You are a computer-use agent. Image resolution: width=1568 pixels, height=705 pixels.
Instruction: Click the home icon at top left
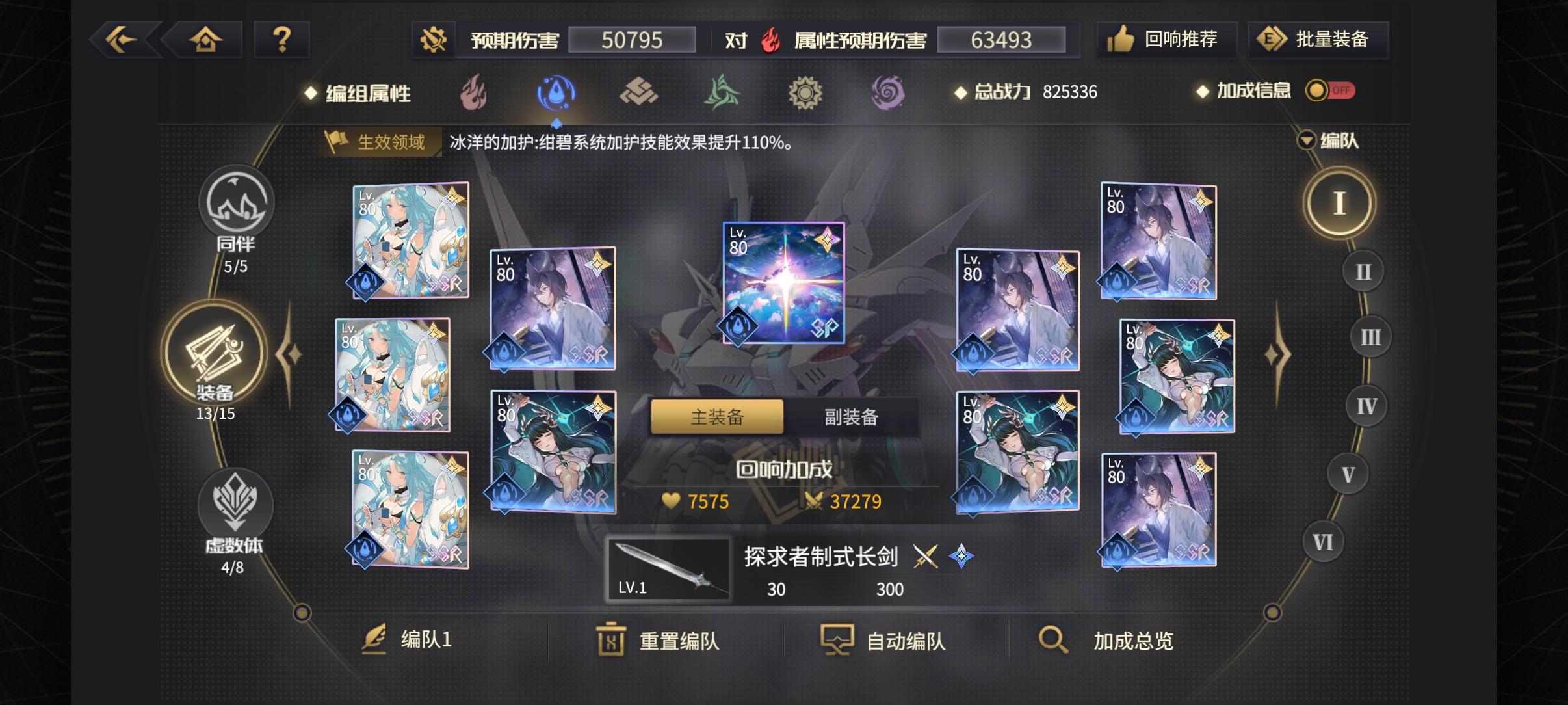205,39
